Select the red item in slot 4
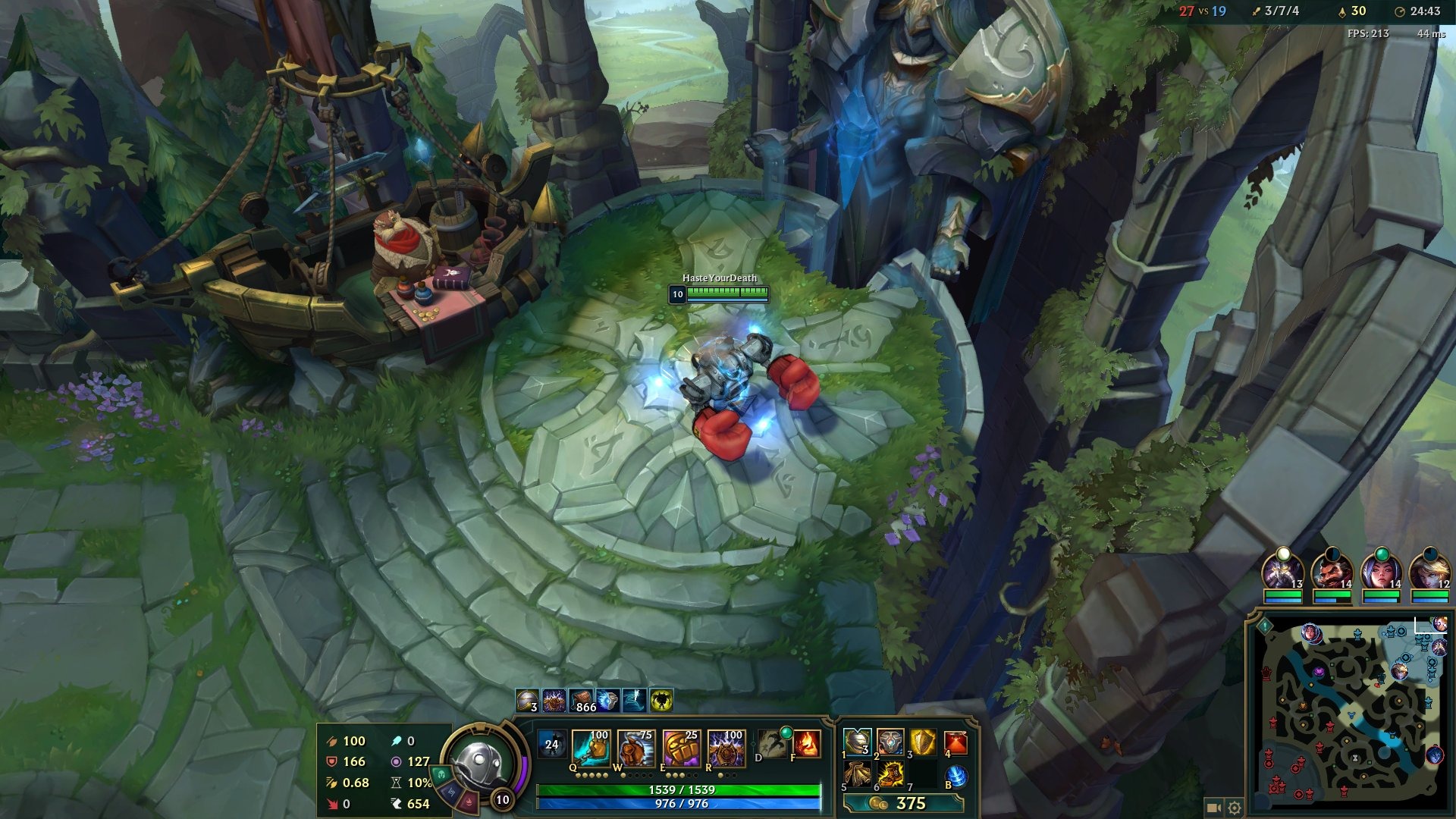This screenshot has height=819, width=1456. 955,742
